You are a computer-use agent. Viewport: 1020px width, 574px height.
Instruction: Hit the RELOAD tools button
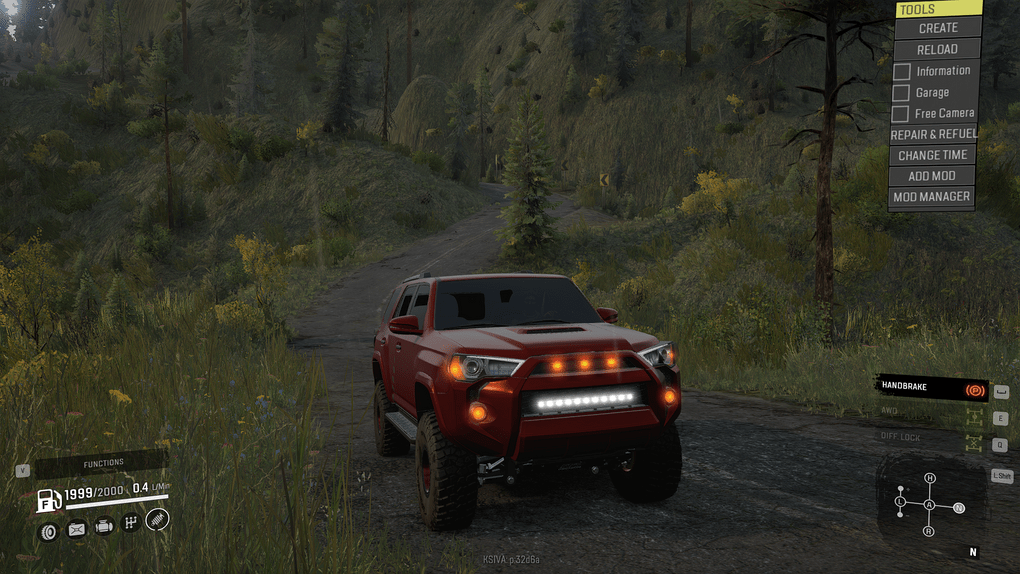pyautogui.click(x=937, y=49)
